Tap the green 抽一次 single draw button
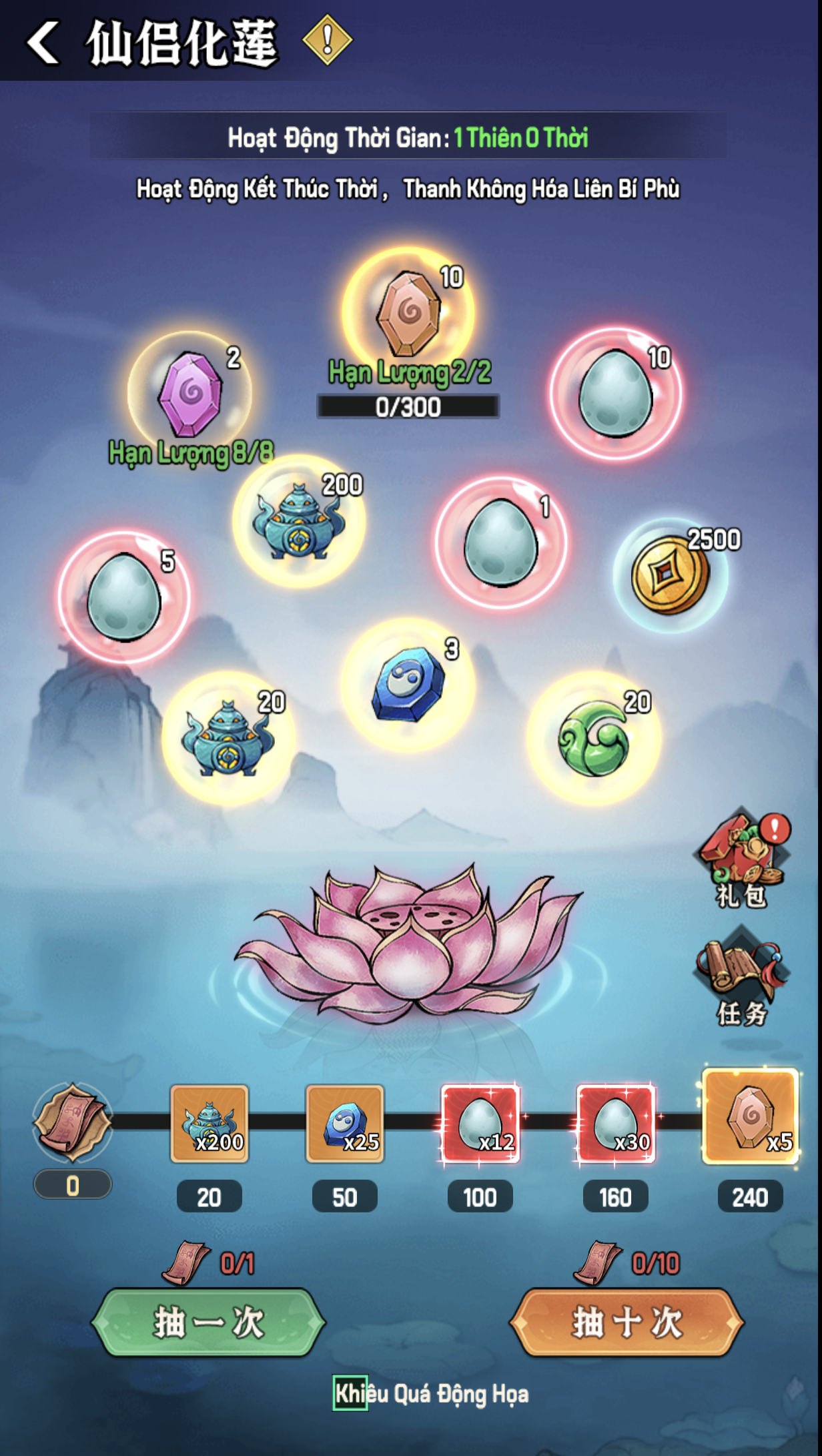 [x=208, y=1322]
